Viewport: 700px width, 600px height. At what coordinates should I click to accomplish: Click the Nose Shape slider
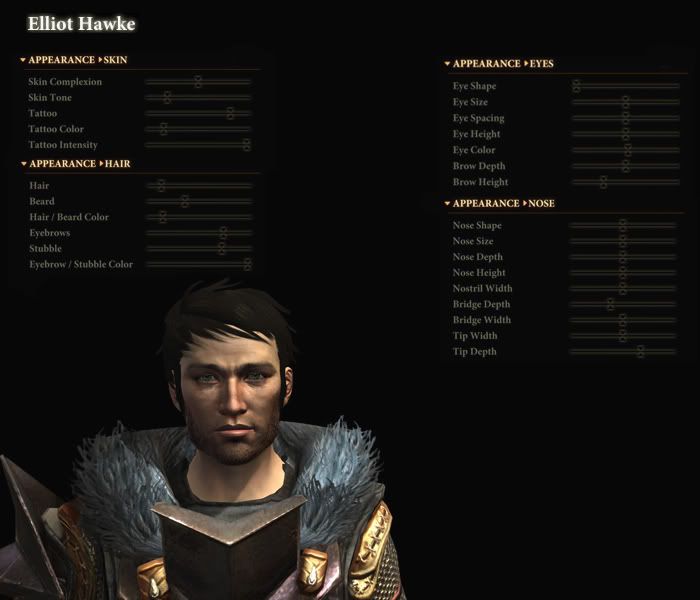coord(623,226)
